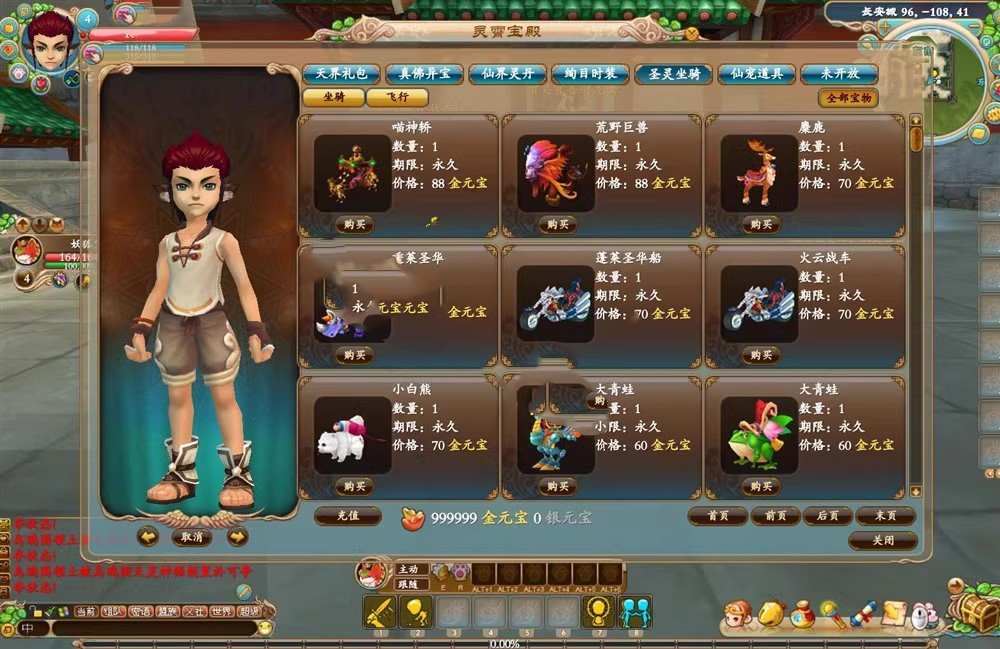The image size is (1000, 649).
Task: Open the 仙界灵丹 category tab
Action: (507, 74)
